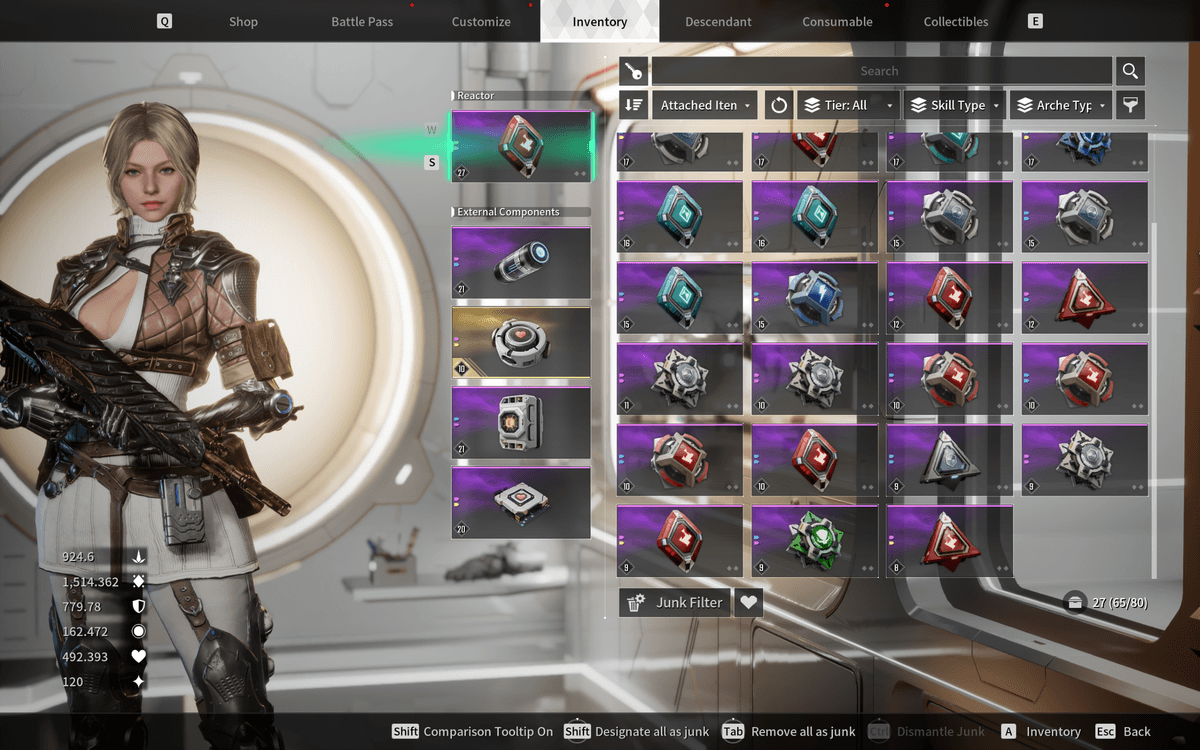
Task: Click the heart favorites button
Action: (748, 602)
